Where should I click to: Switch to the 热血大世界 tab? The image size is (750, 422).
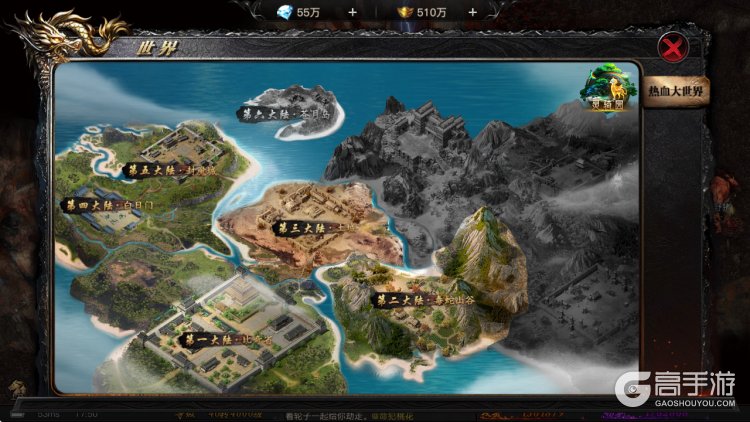pos(676,91)
